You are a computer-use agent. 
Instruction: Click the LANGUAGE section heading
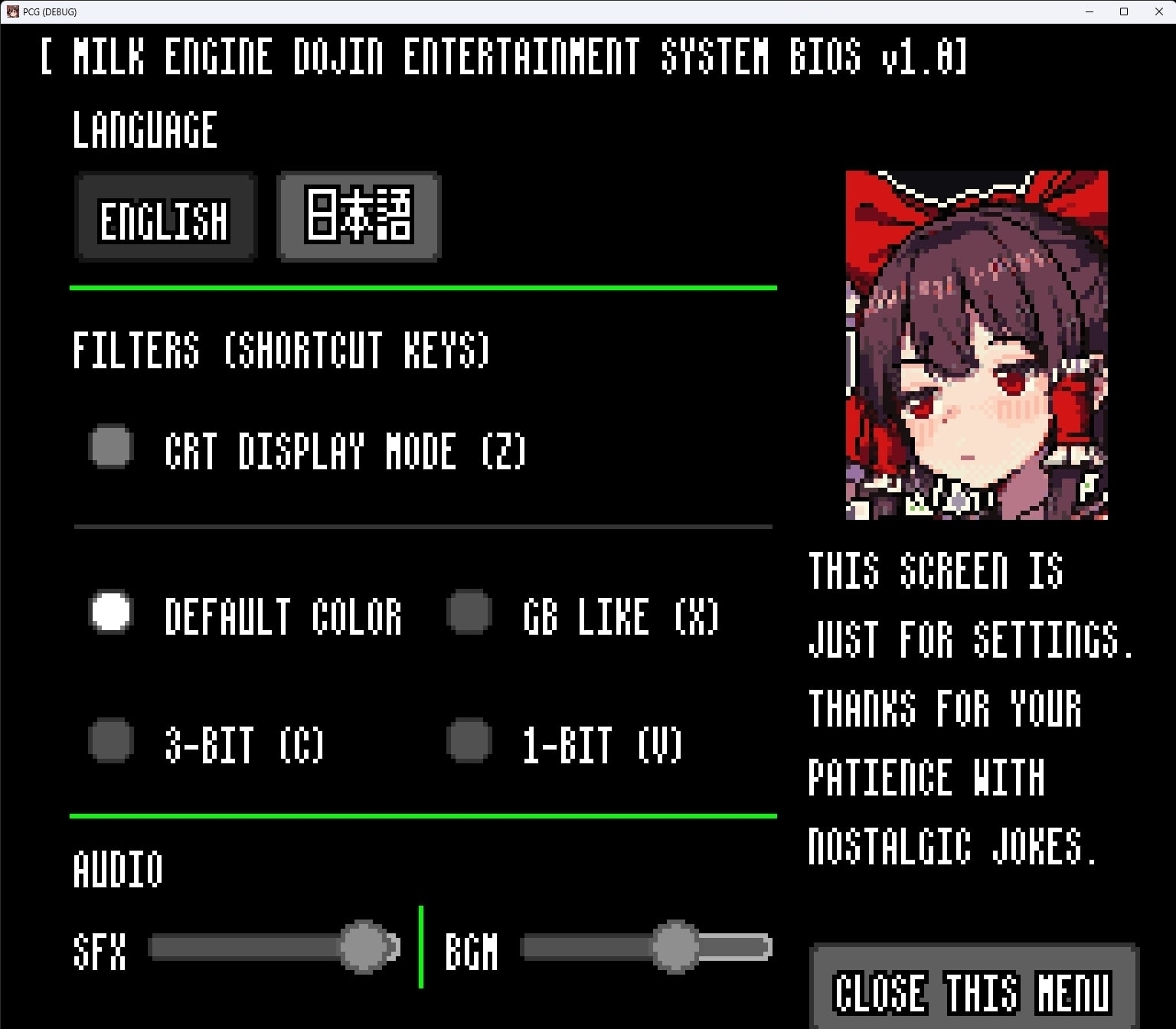145,129
